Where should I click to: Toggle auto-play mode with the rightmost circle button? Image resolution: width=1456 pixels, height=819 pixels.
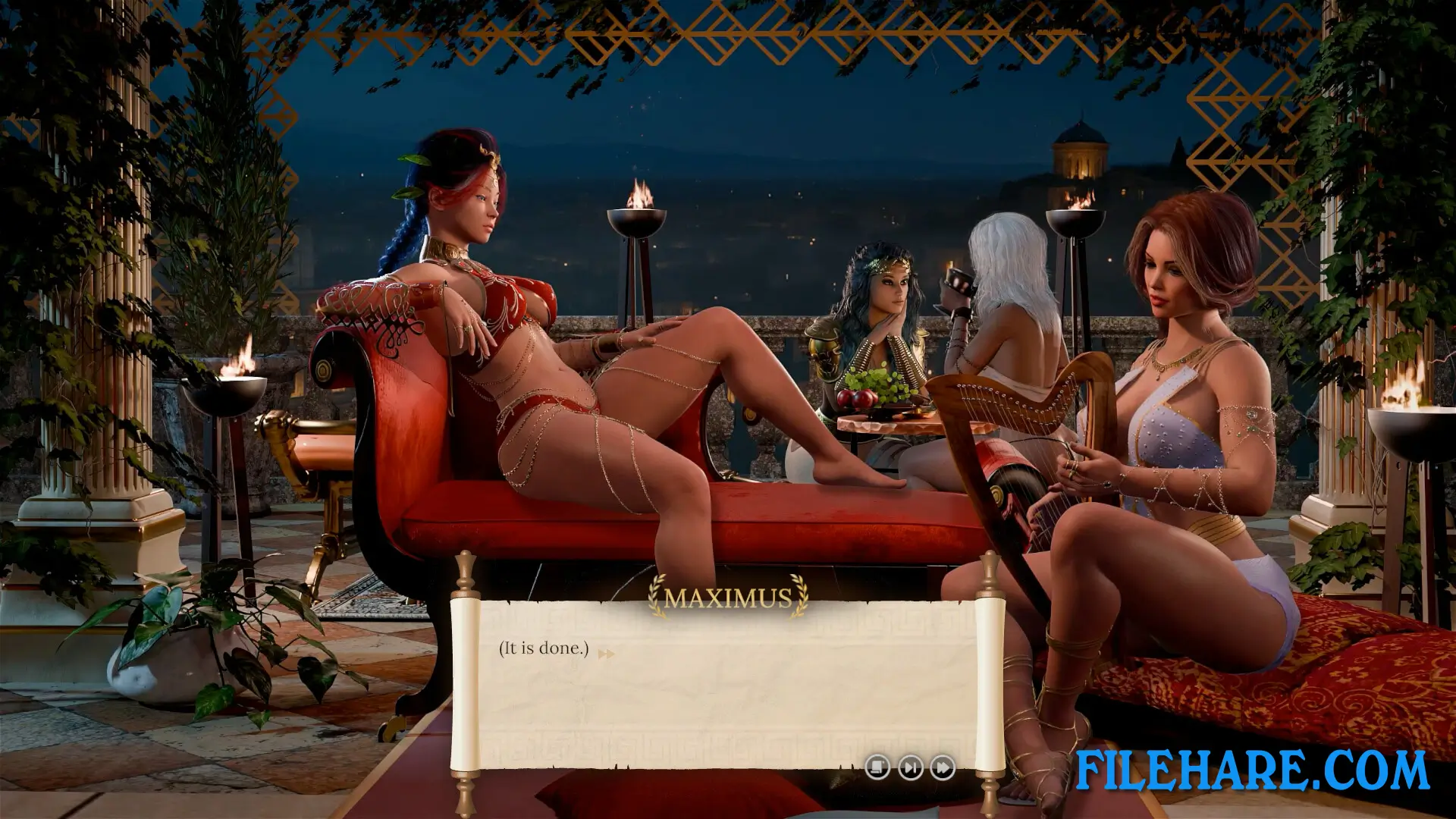pyautogui.click(x=942, y=767)
